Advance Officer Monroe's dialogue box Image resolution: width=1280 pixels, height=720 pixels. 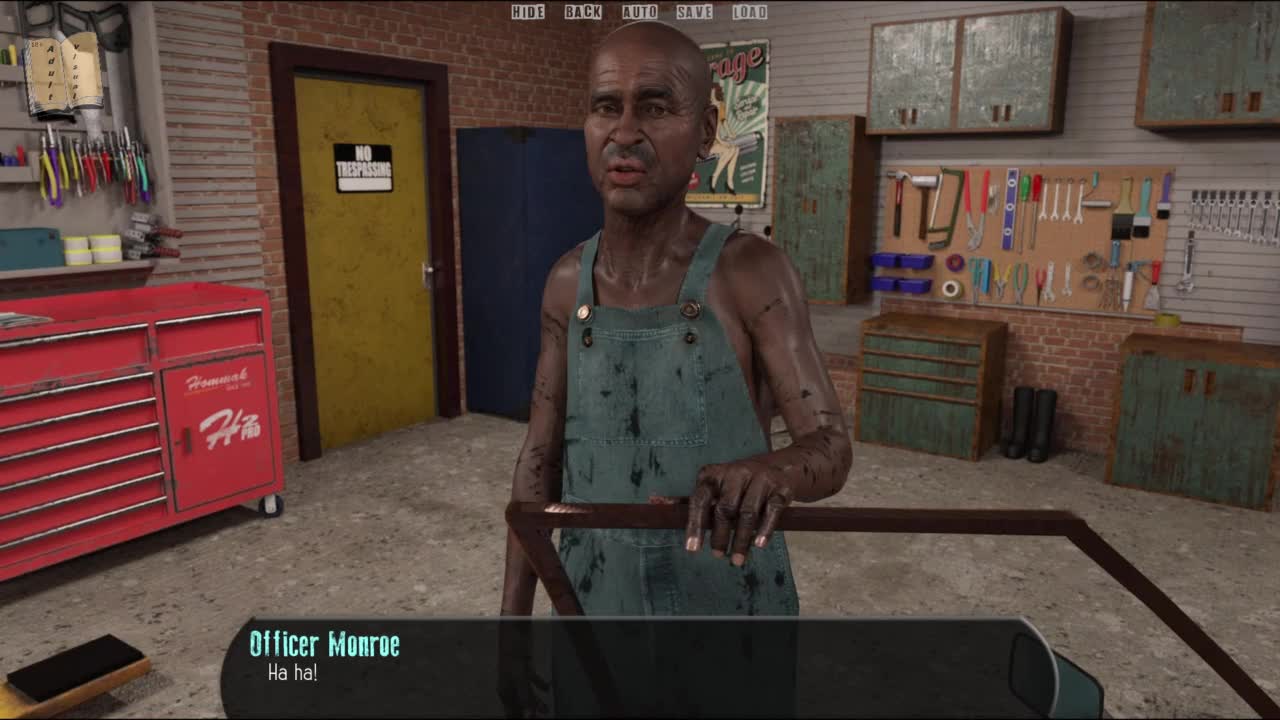coord(620,667)
